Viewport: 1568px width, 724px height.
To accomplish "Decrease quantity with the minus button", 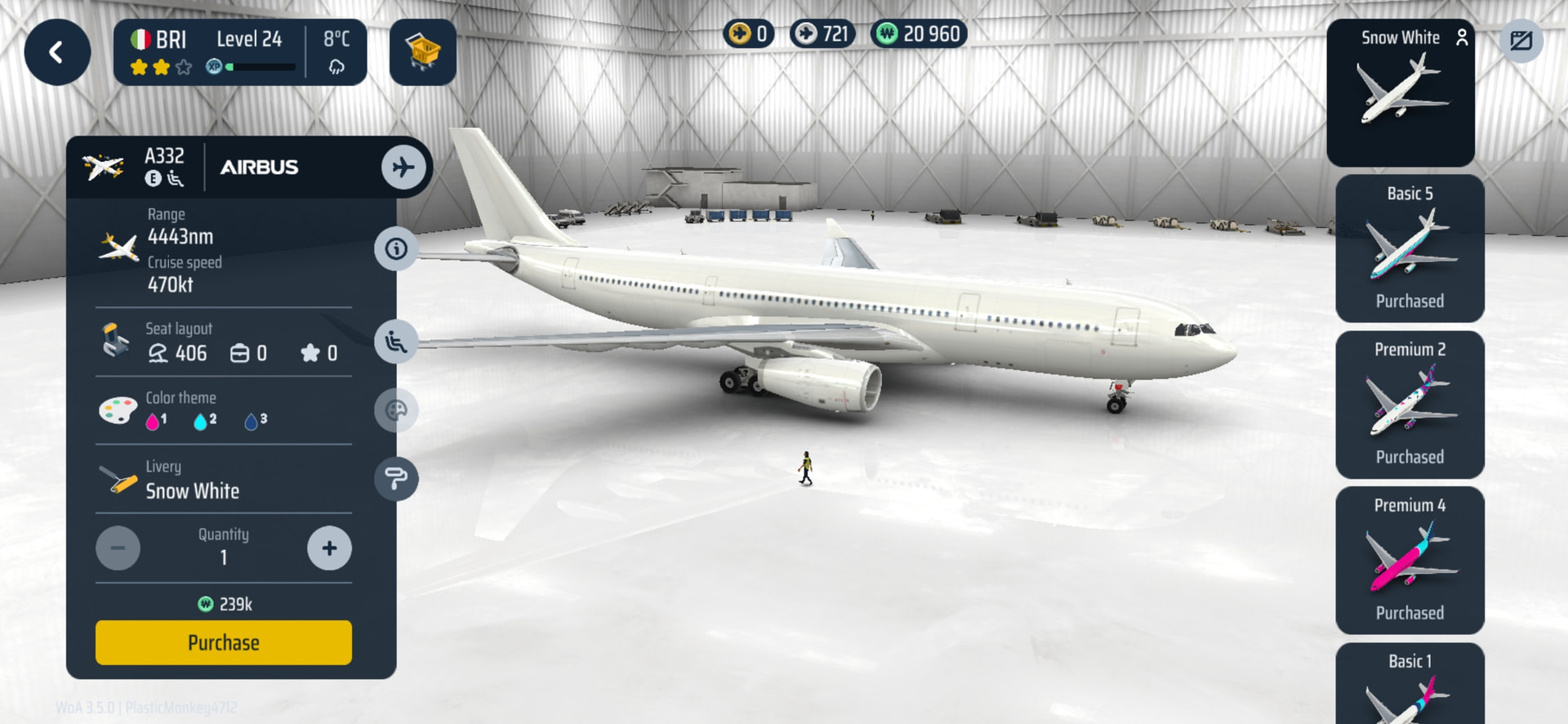I will tap(118, 548).
